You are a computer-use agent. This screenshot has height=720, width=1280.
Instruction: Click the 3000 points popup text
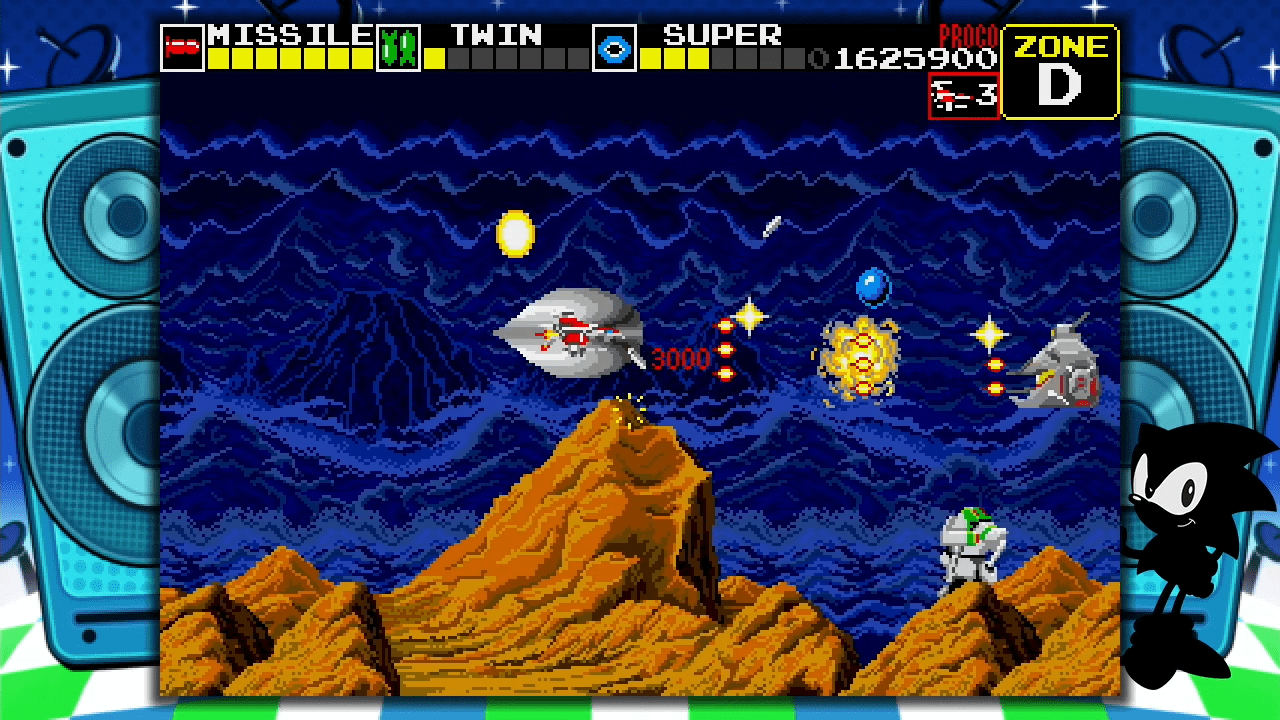683,360
